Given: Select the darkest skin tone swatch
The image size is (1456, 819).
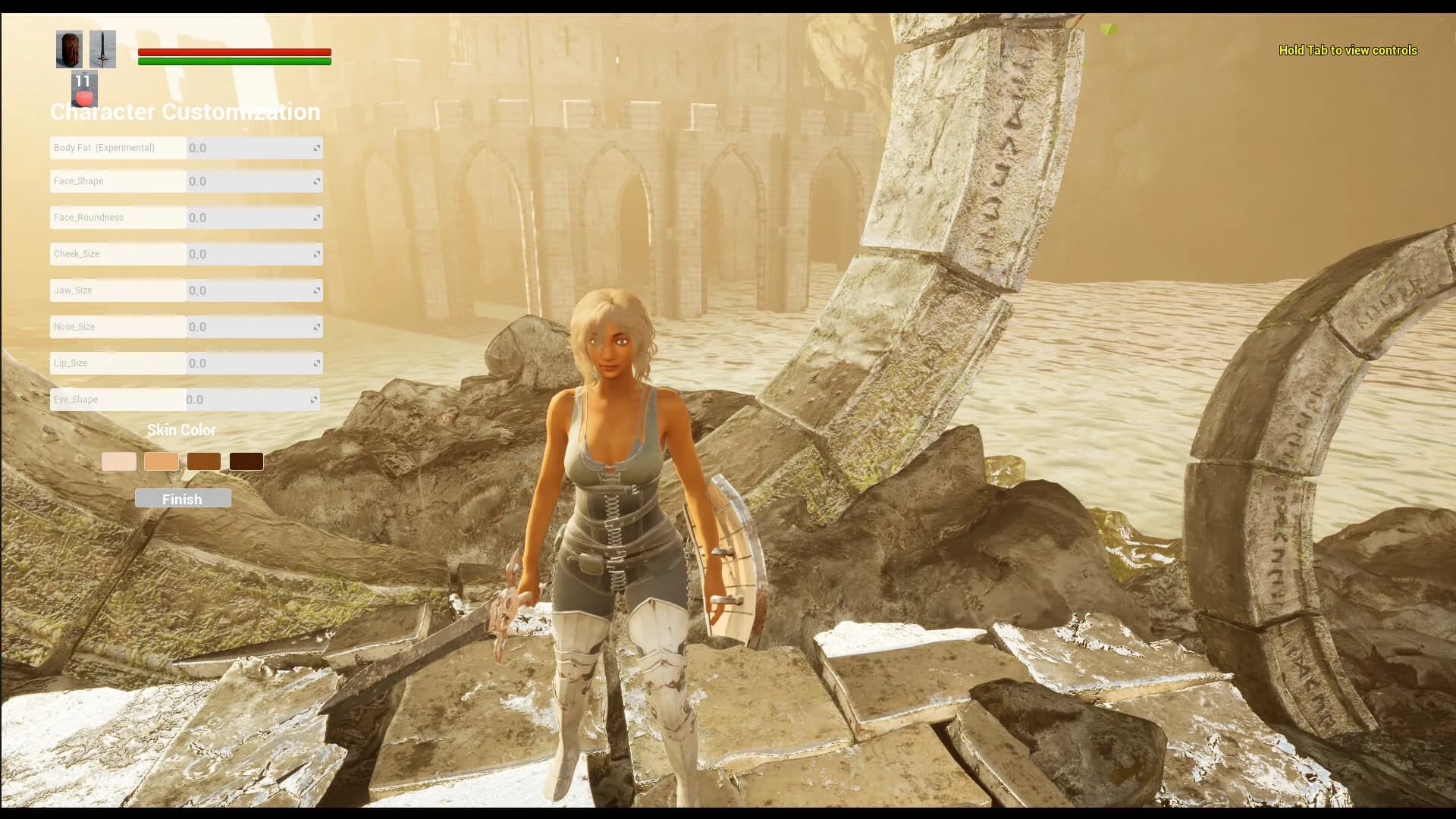Looking at the screenshot, I should point(246,461).
